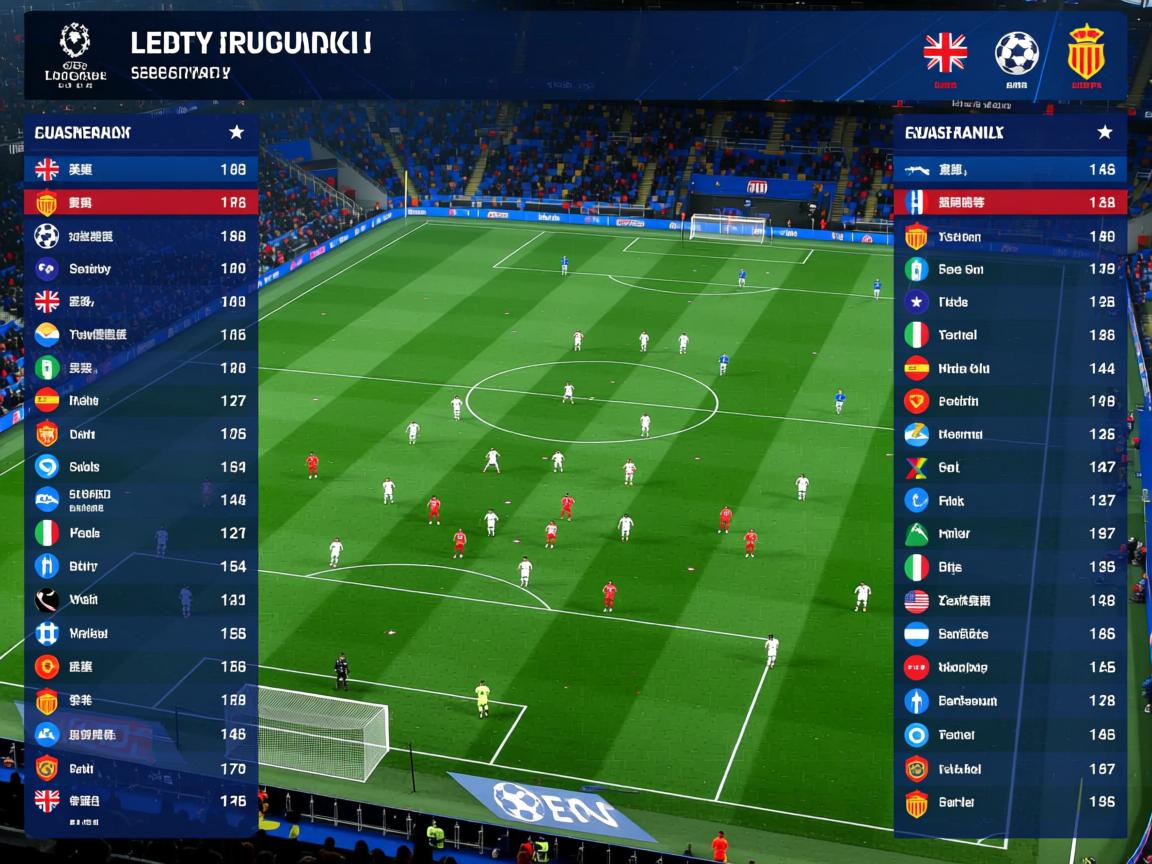Select the Bantacum row scoring 128
The width and height of the screenshot is (1152, 864).
point(1010,701)
